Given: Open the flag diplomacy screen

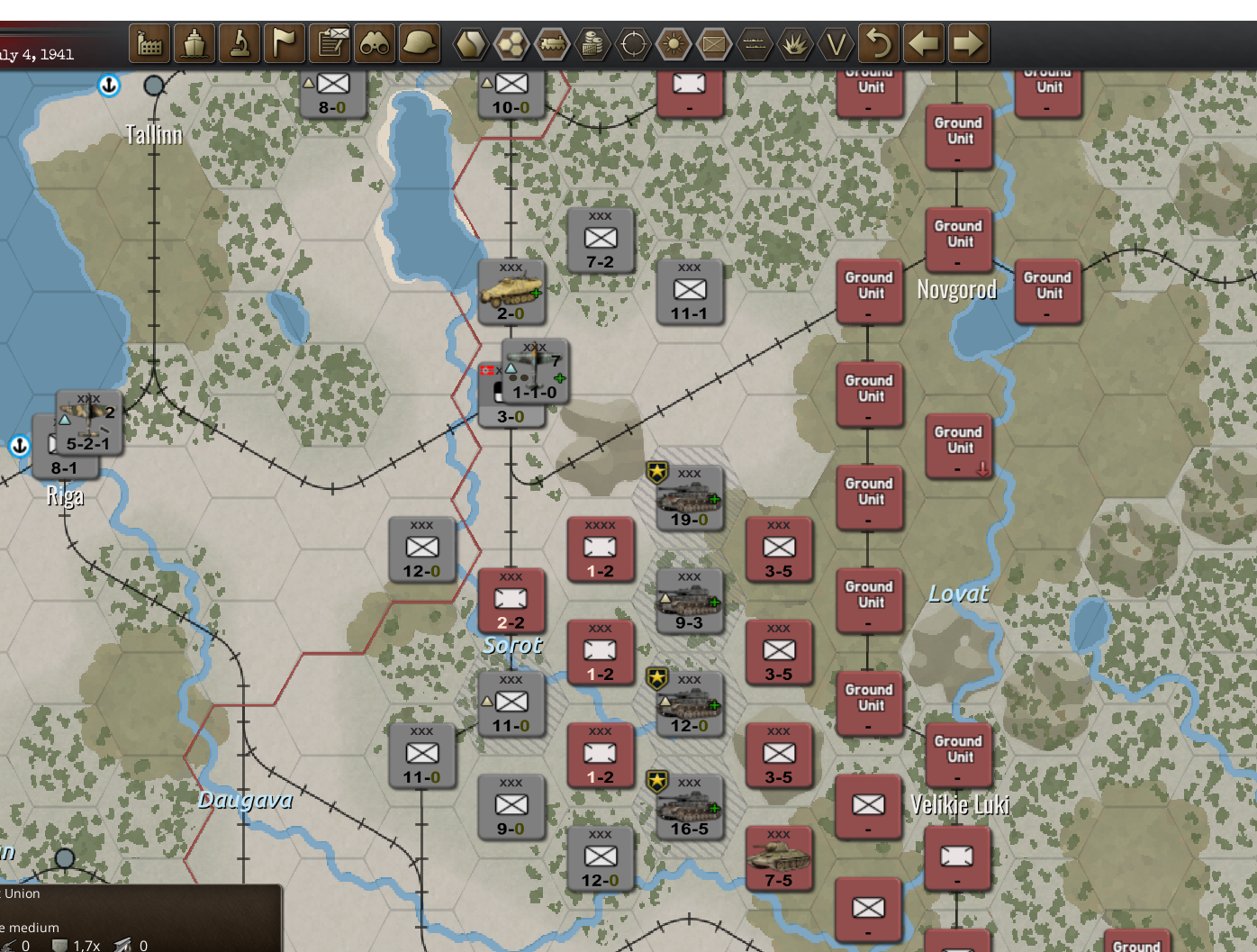Looking at the screenshot, I should [285, 42].
